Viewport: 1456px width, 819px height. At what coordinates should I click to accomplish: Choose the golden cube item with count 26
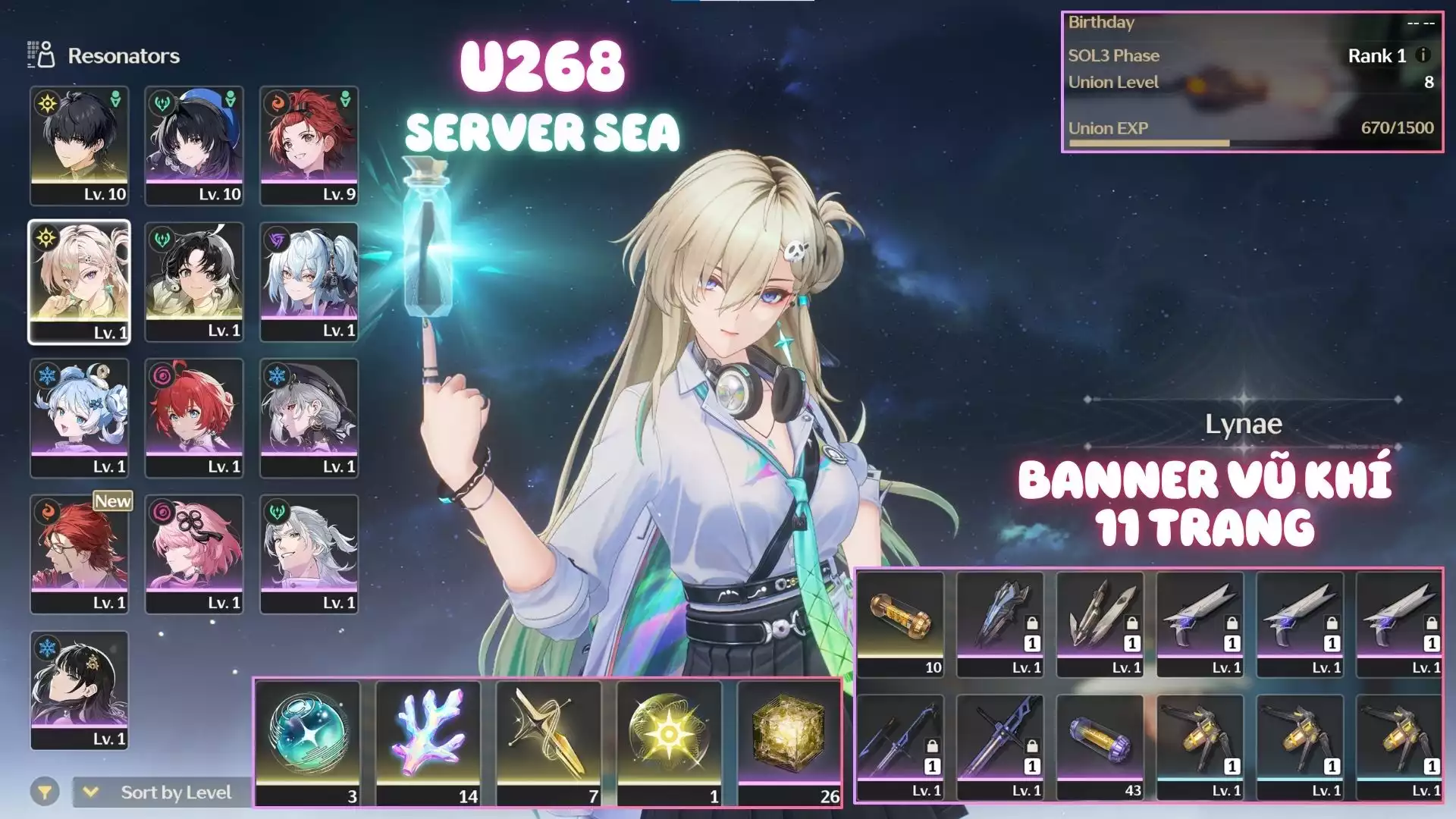coord(789,743)
